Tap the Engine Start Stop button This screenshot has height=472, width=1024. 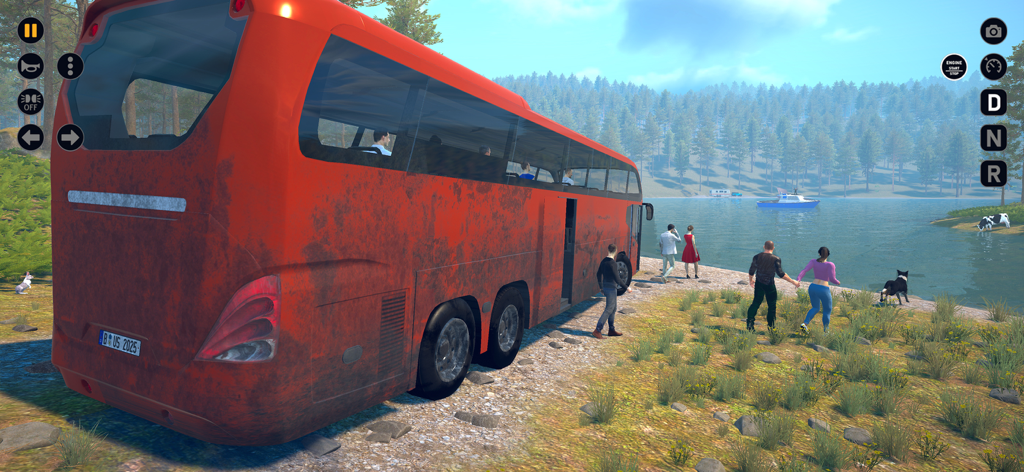pyautogui.click(x=954, y=67)
